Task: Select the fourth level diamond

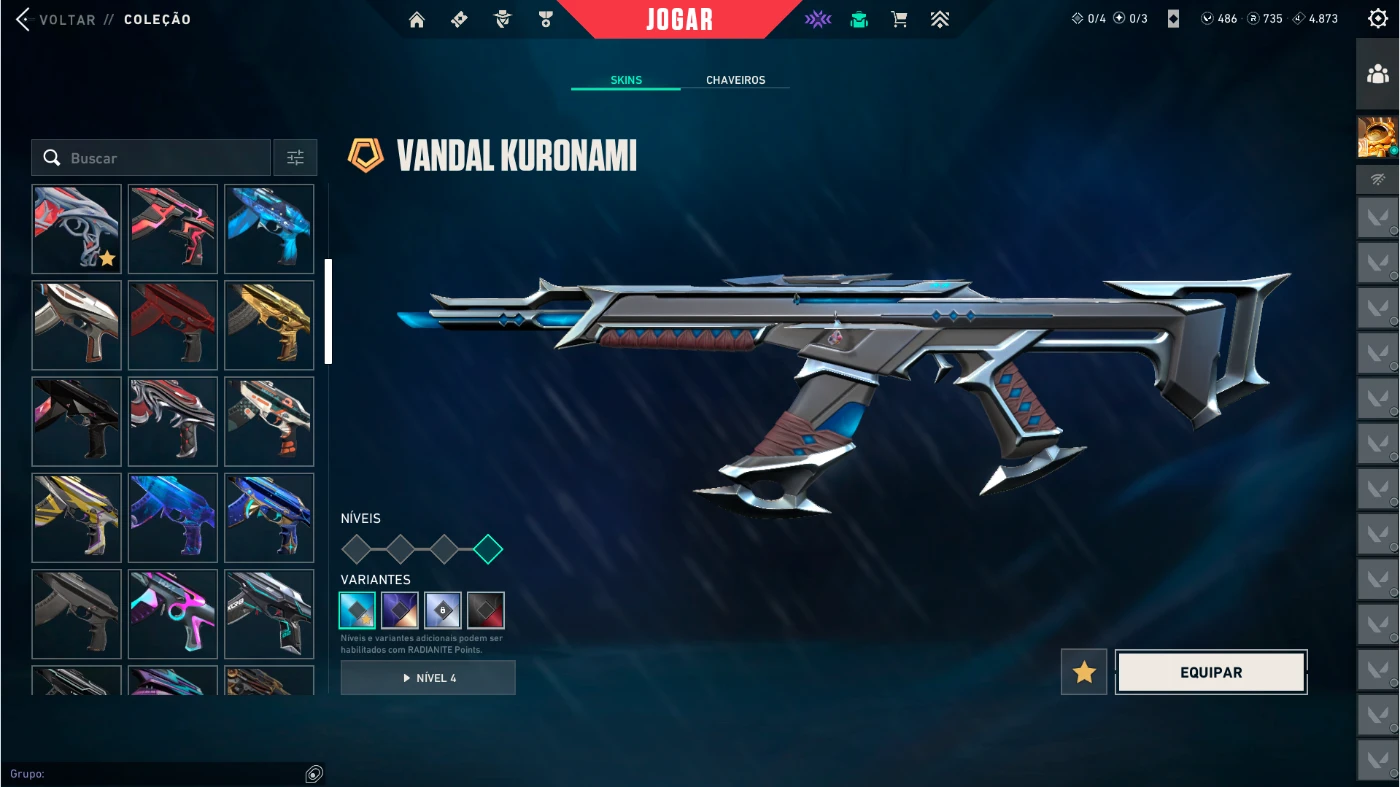Action: coord(488,549)
